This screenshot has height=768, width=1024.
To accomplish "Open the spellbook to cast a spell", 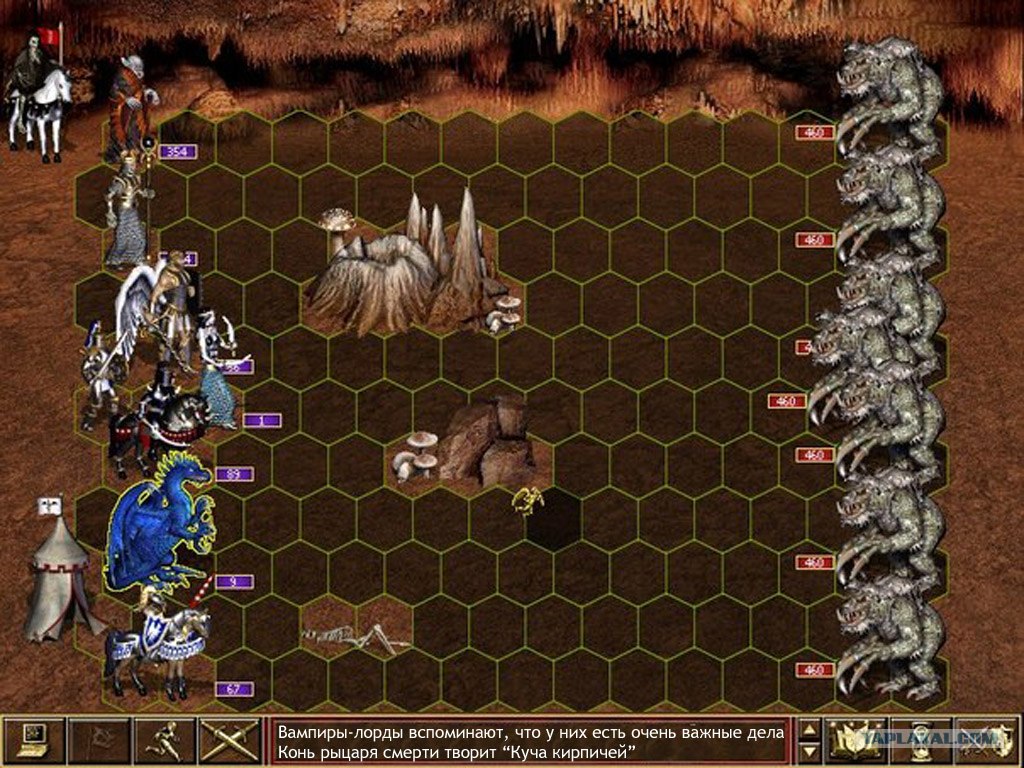I will pyautogui.click(x=856, y=741).
